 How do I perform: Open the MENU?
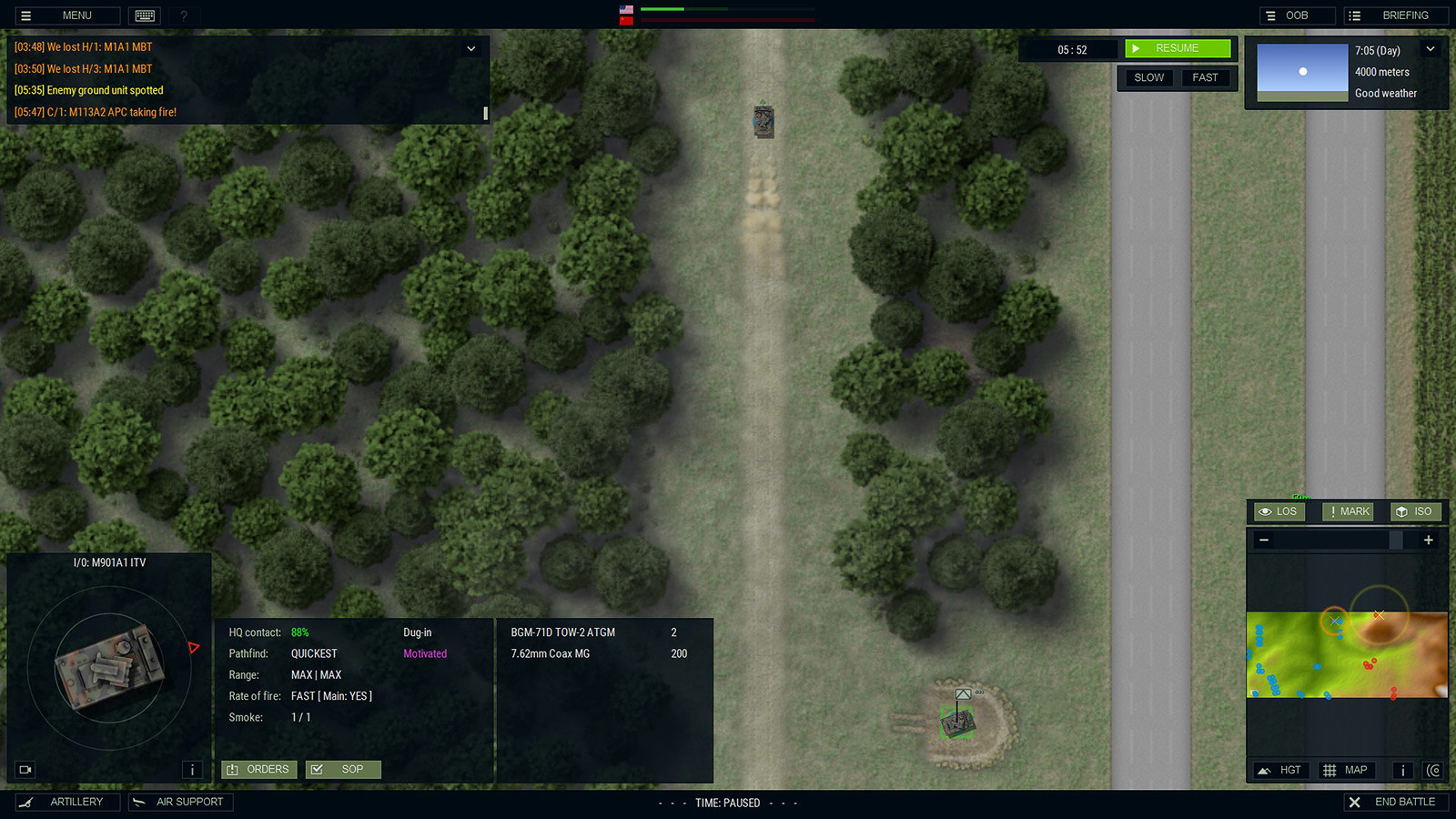tap(66, 15)
